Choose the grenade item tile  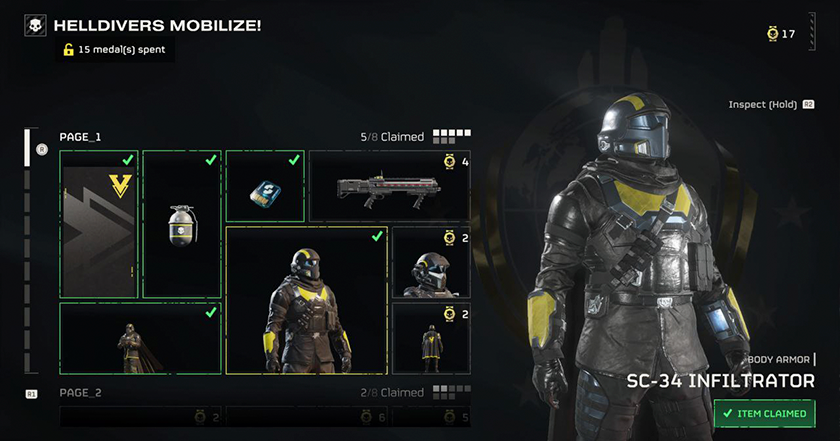click(x=181, y=224)
